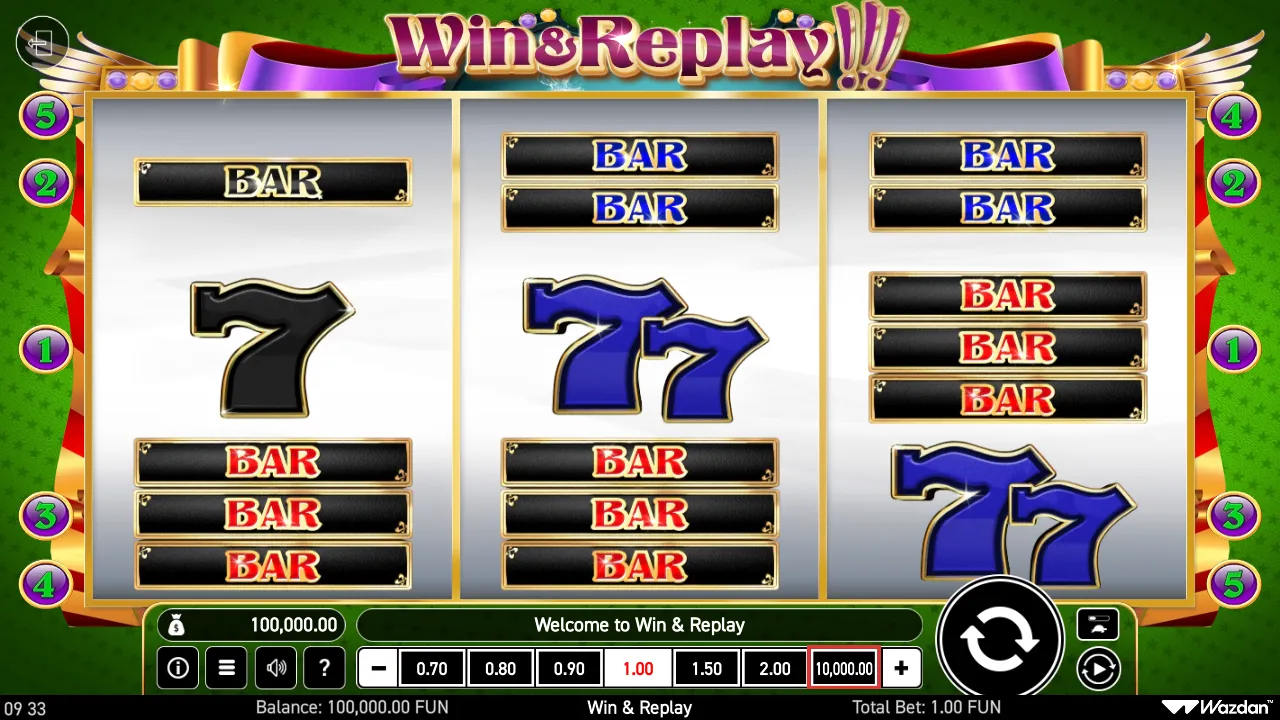Screen dimensions: 1280x720
Task: Click the money bag balance icon
Action: point(178,624)
